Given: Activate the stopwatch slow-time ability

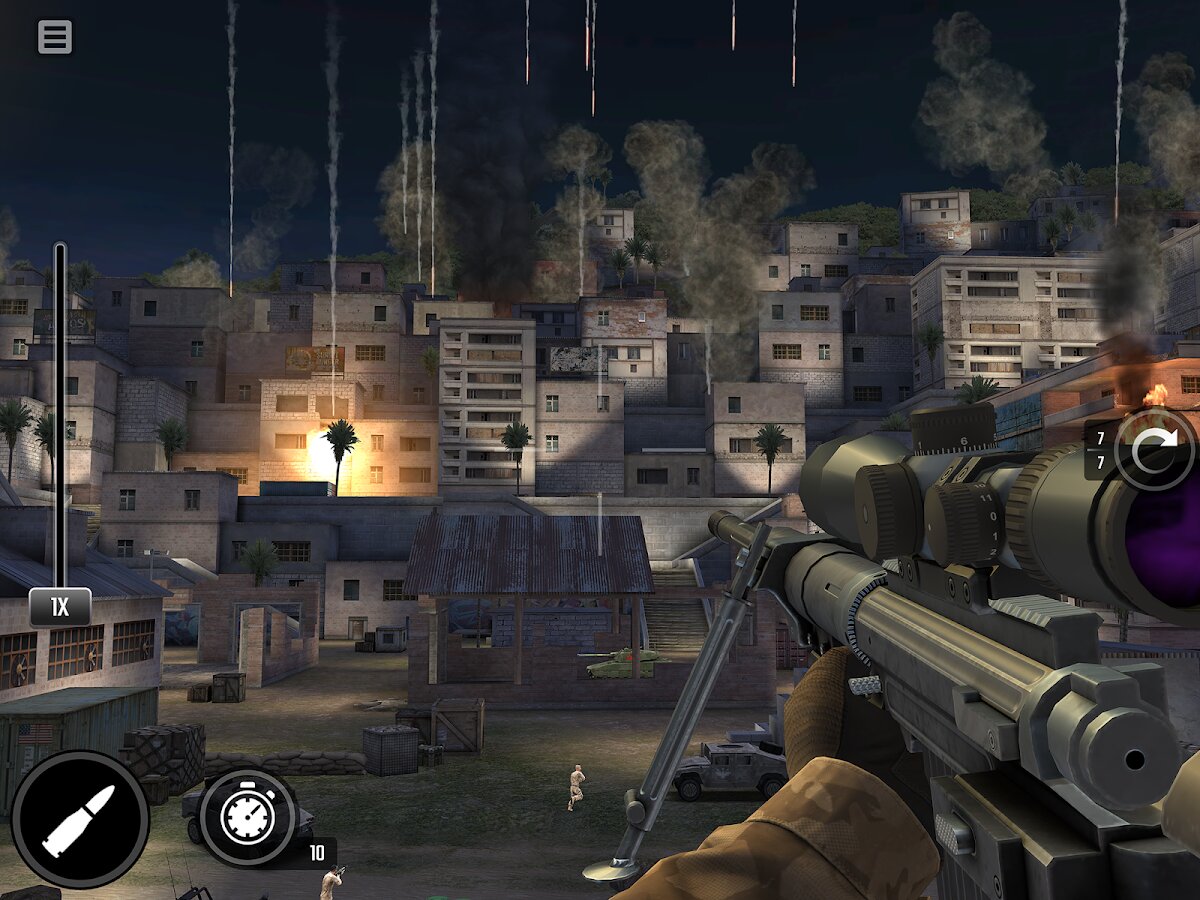Looking at the screenshot, I should [247, 817].
